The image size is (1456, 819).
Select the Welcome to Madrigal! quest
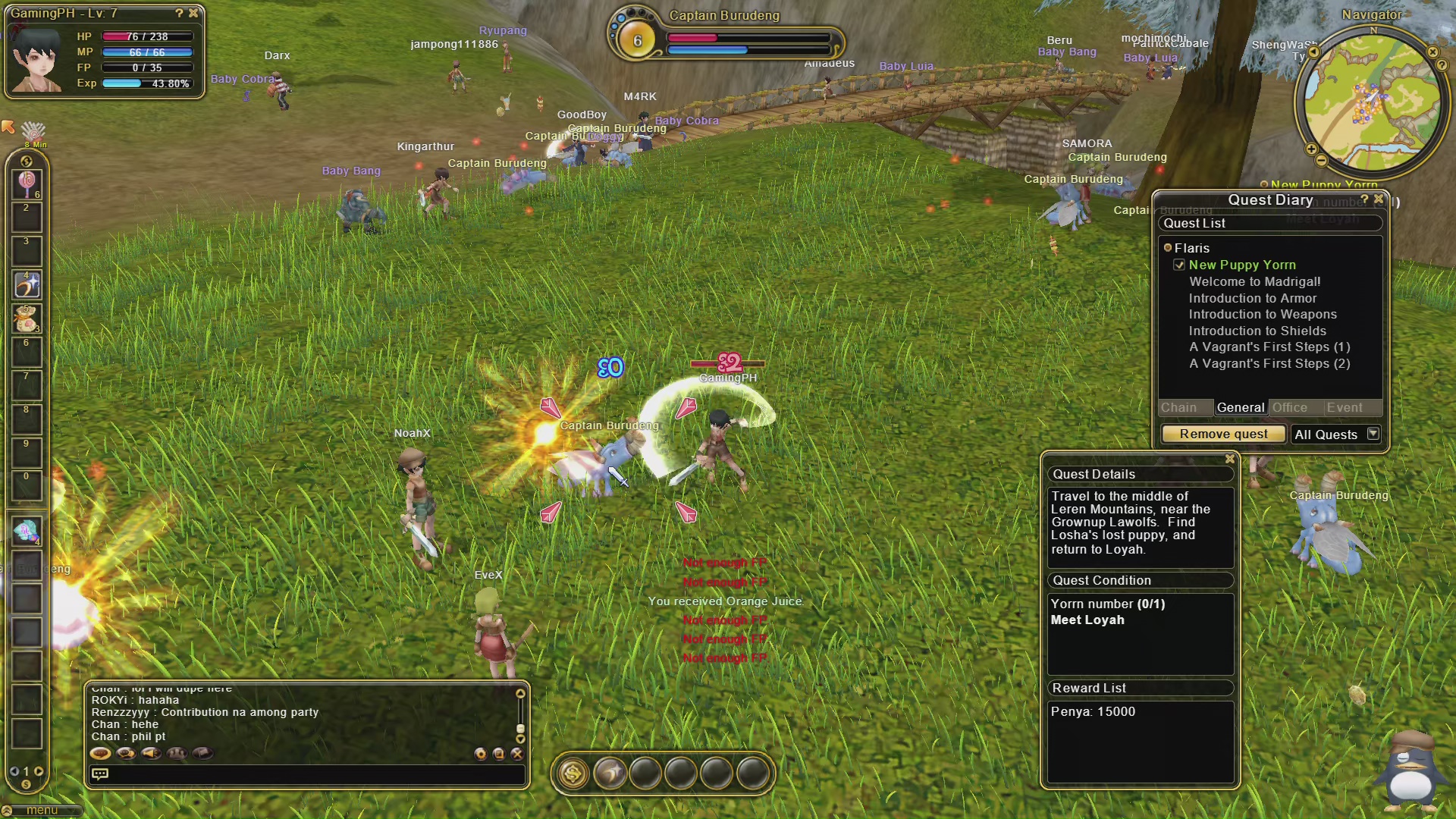[x=1254, y=281]
